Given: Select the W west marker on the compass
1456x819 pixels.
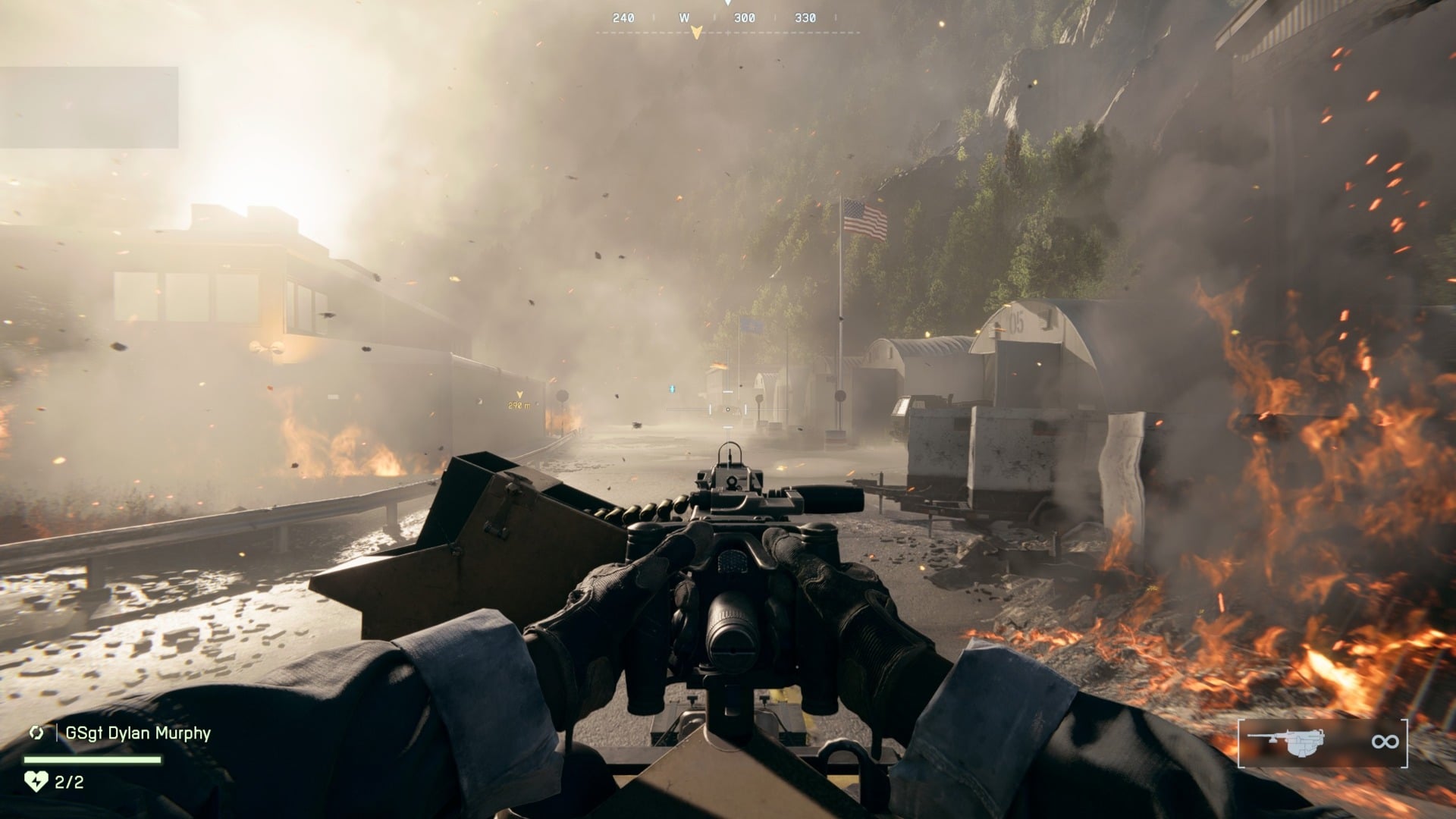Looking at the screenshot, I should tap(684, 16).
